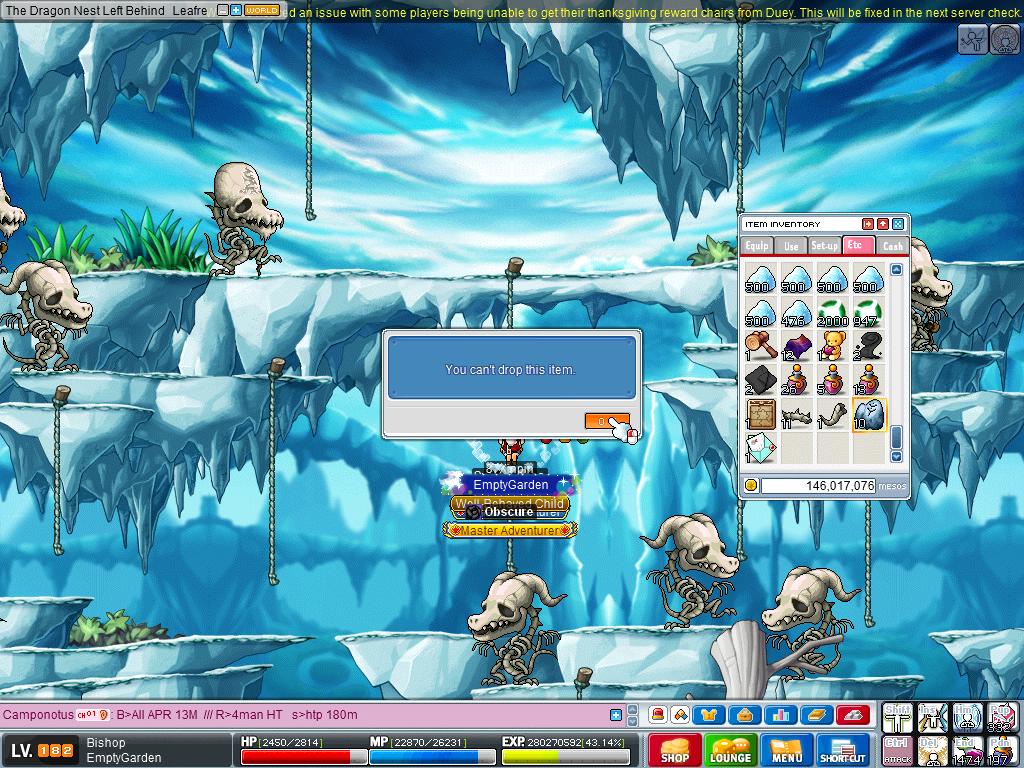The width and height of the screenshot is (1024, 768).
Task: Select the envelope letter item slot
Action: coord(761,448)
